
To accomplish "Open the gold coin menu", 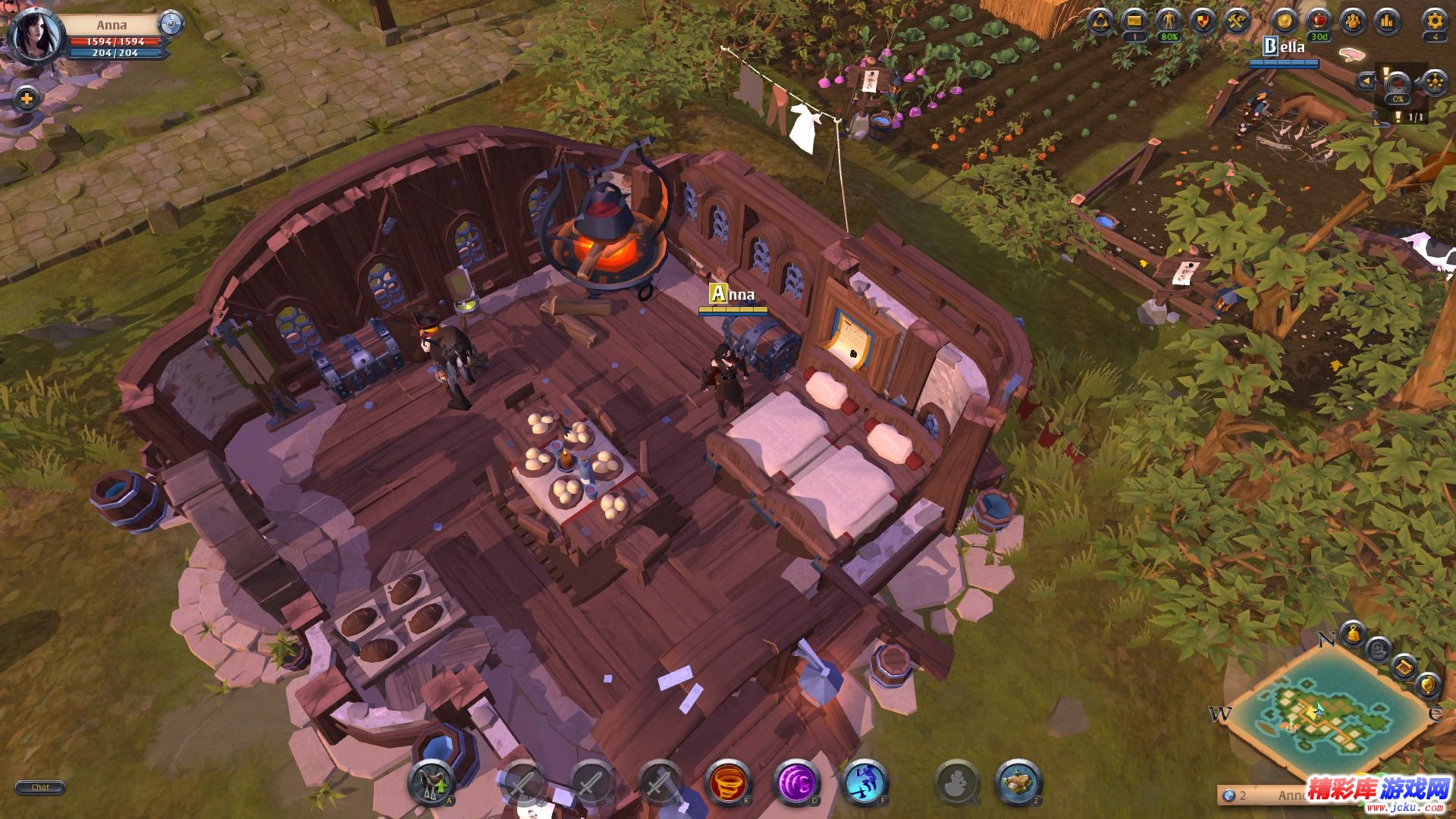I will [x=1285, y=21].
